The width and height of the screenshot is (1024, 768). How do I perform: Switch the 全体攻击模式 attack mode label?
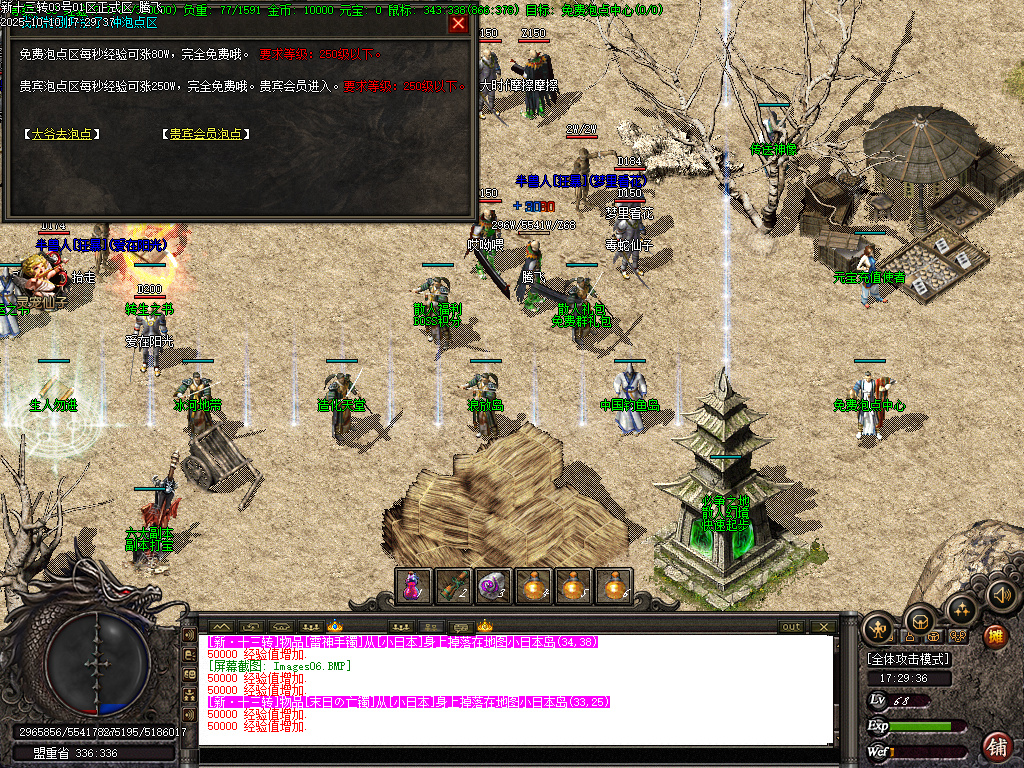[909, 660]
